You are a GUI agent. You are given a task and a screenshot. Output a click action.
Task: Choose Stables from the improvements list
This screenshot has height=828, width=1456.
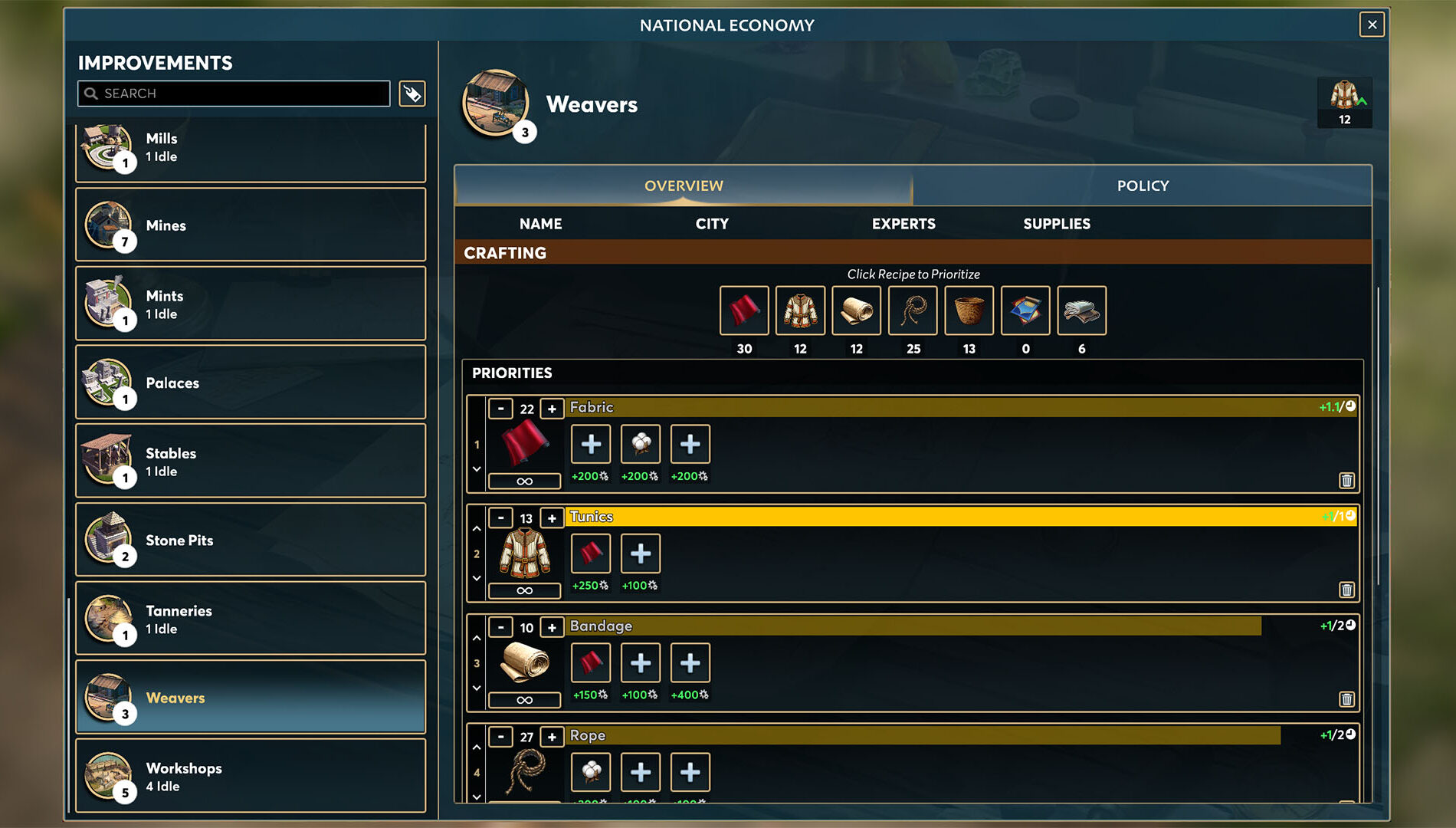point(251,462)
